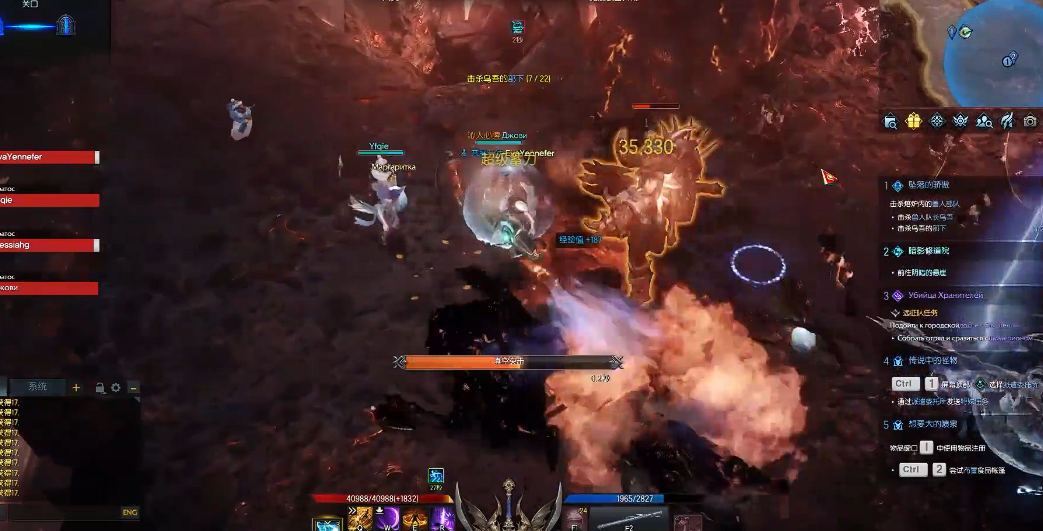Add a new chat tab with plus
1043x531 pixels.
click(76, 387)
